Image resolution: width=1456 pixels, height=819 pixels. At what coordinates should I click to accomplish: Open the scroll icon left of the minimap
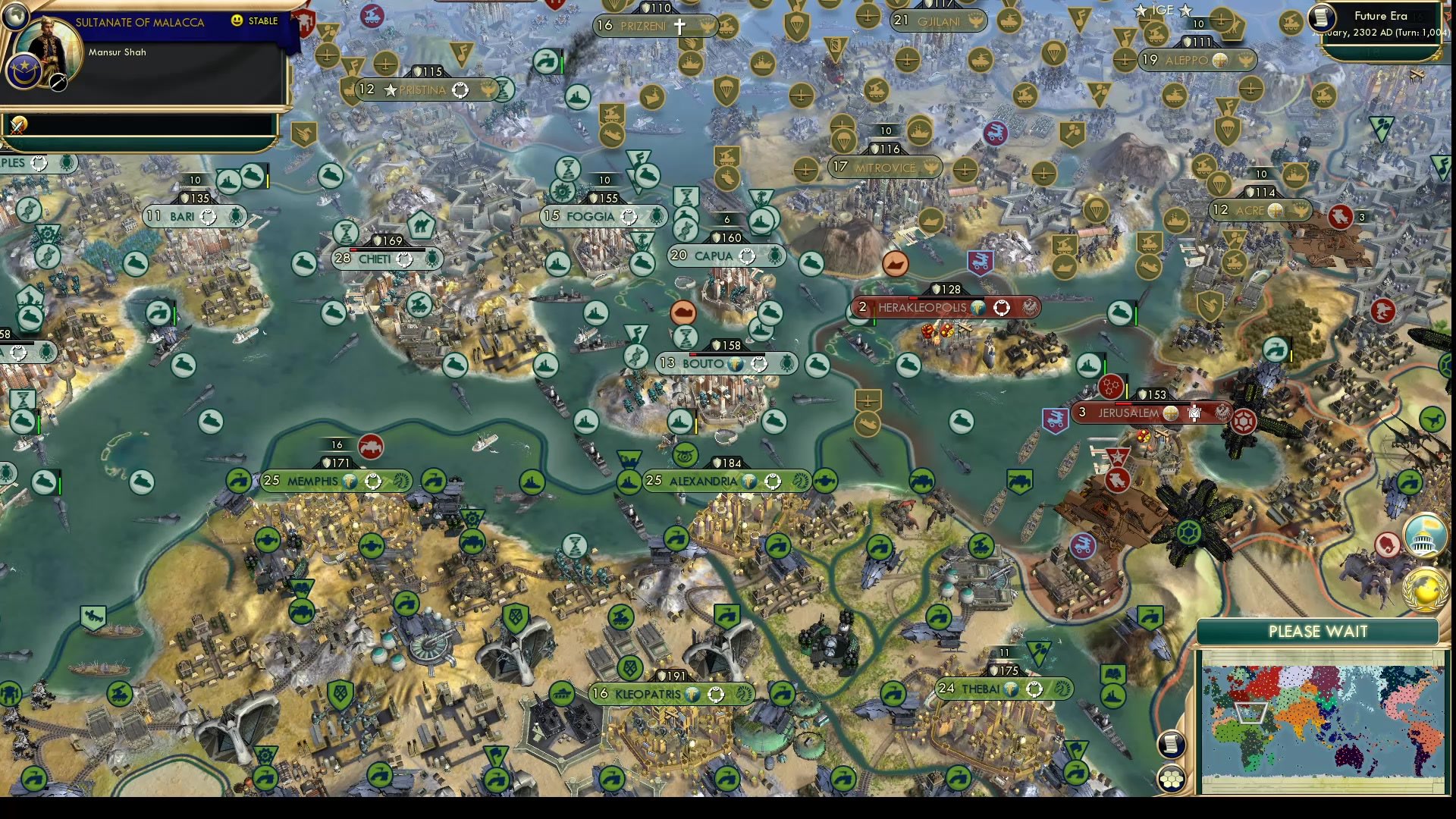pos(1171,744)
